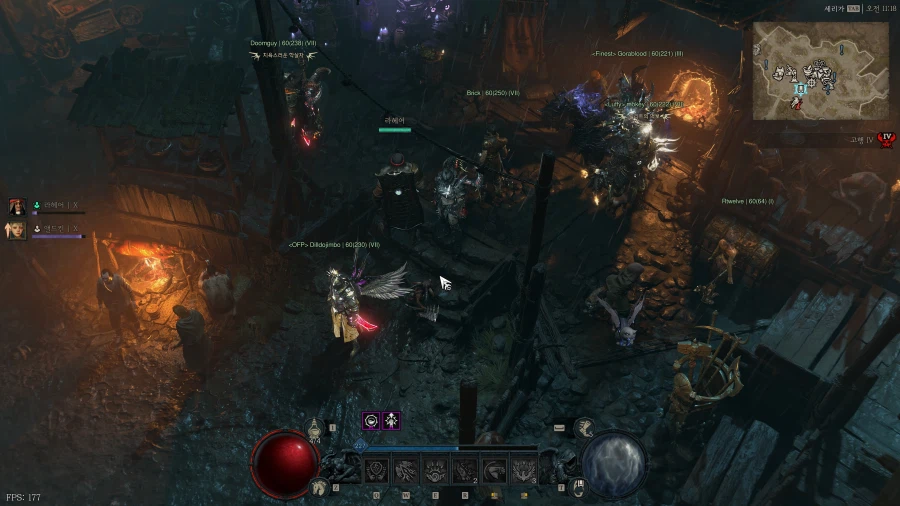This screenshot has height=506, width=900.
Task: Activate the evade boot icon
Action: pos(585,428)
